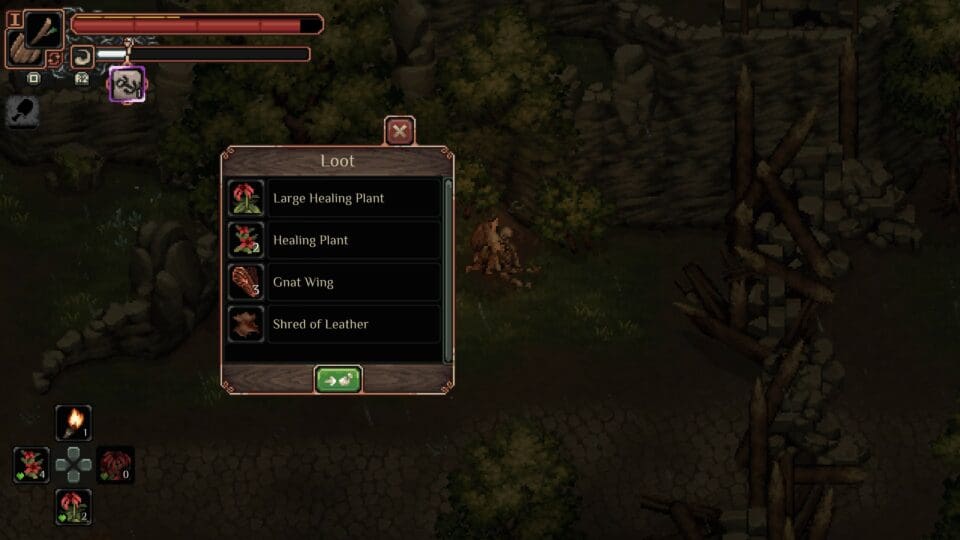Click the grey drumstick hunger icon
This screenshot has height=540, width=960.
(22, 112)
